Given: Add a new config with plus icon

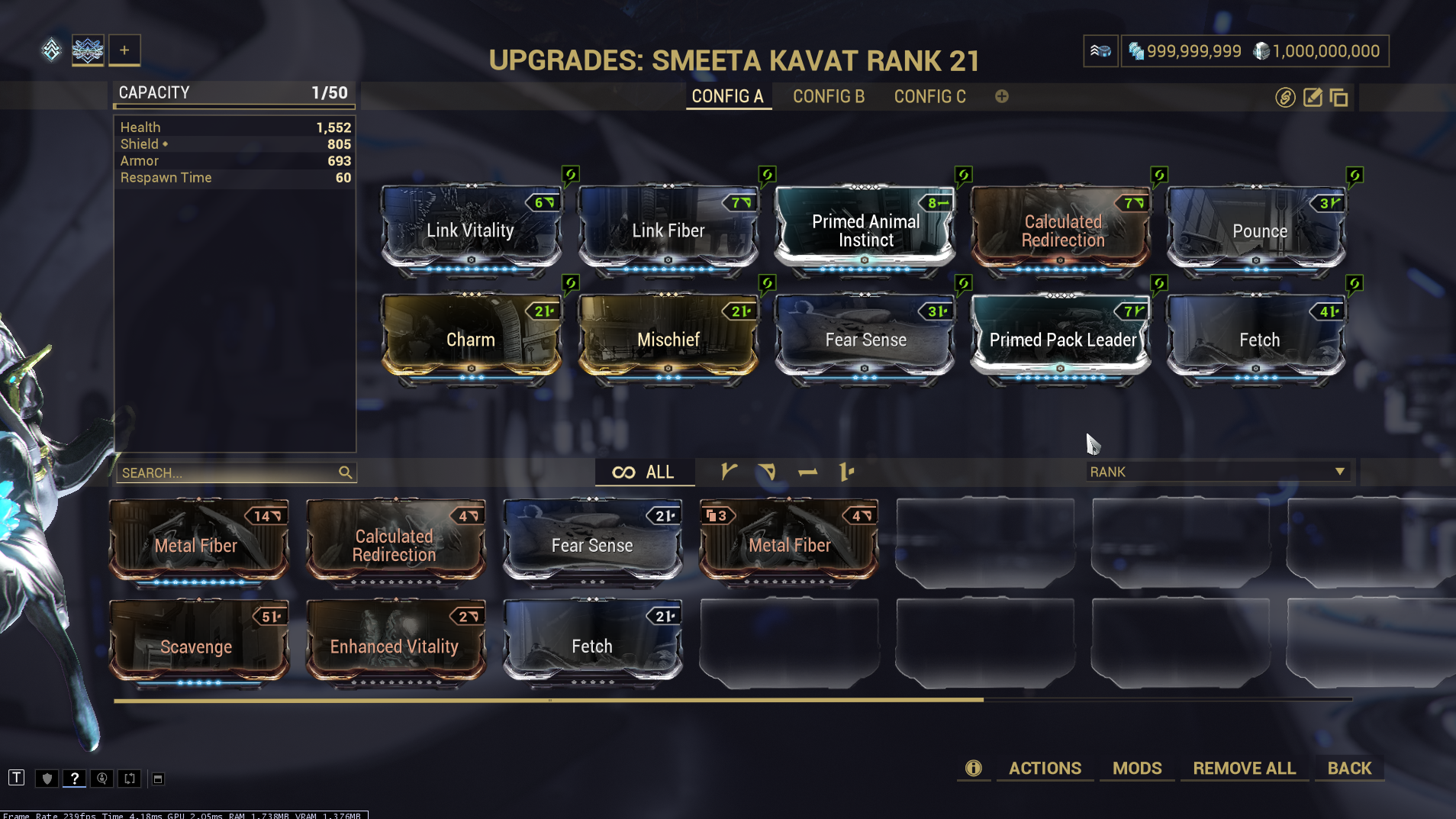Looking at the screenshot, I should [x=1001, y=96].
